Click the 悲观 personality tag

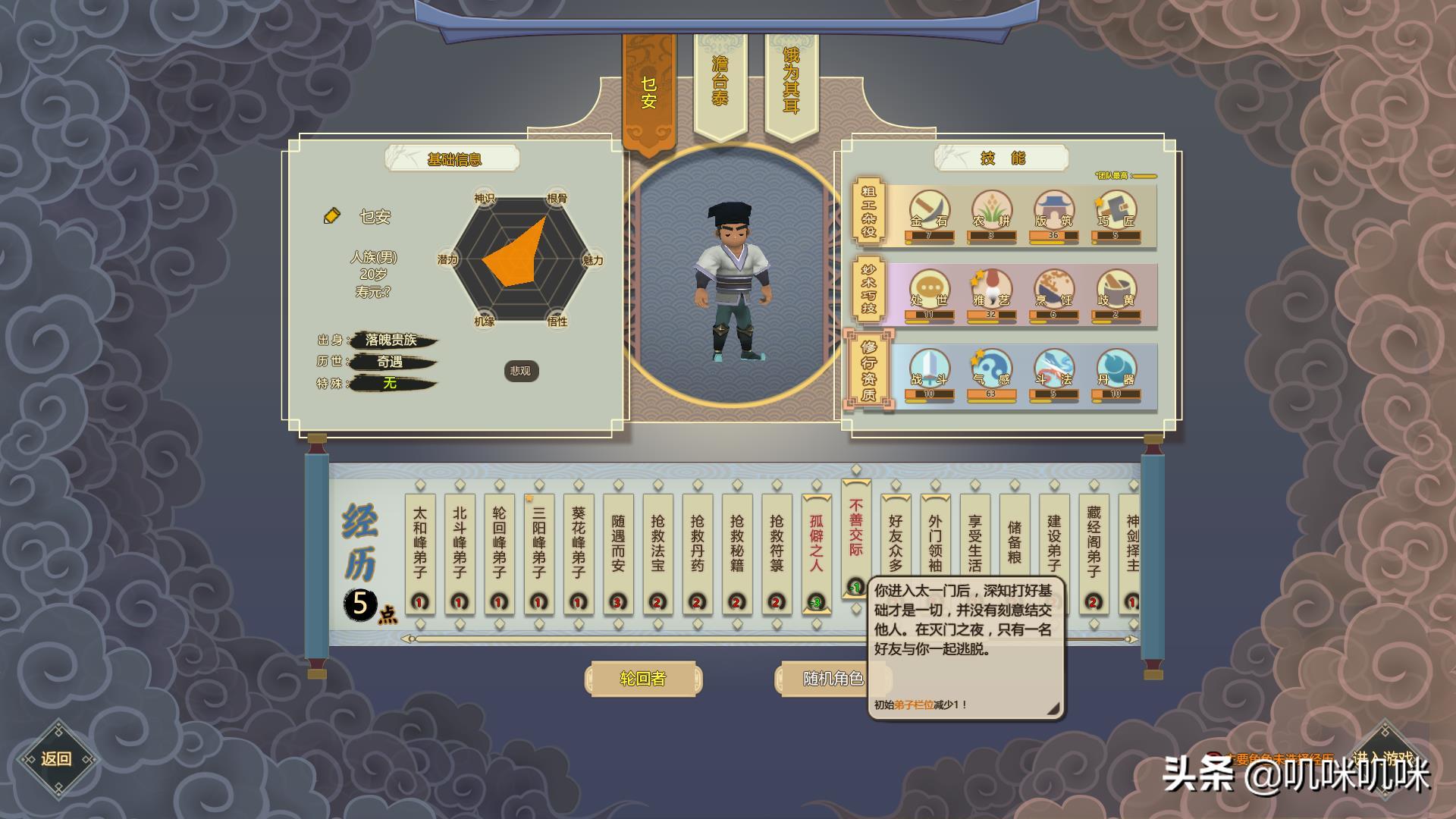click(520, 371)
